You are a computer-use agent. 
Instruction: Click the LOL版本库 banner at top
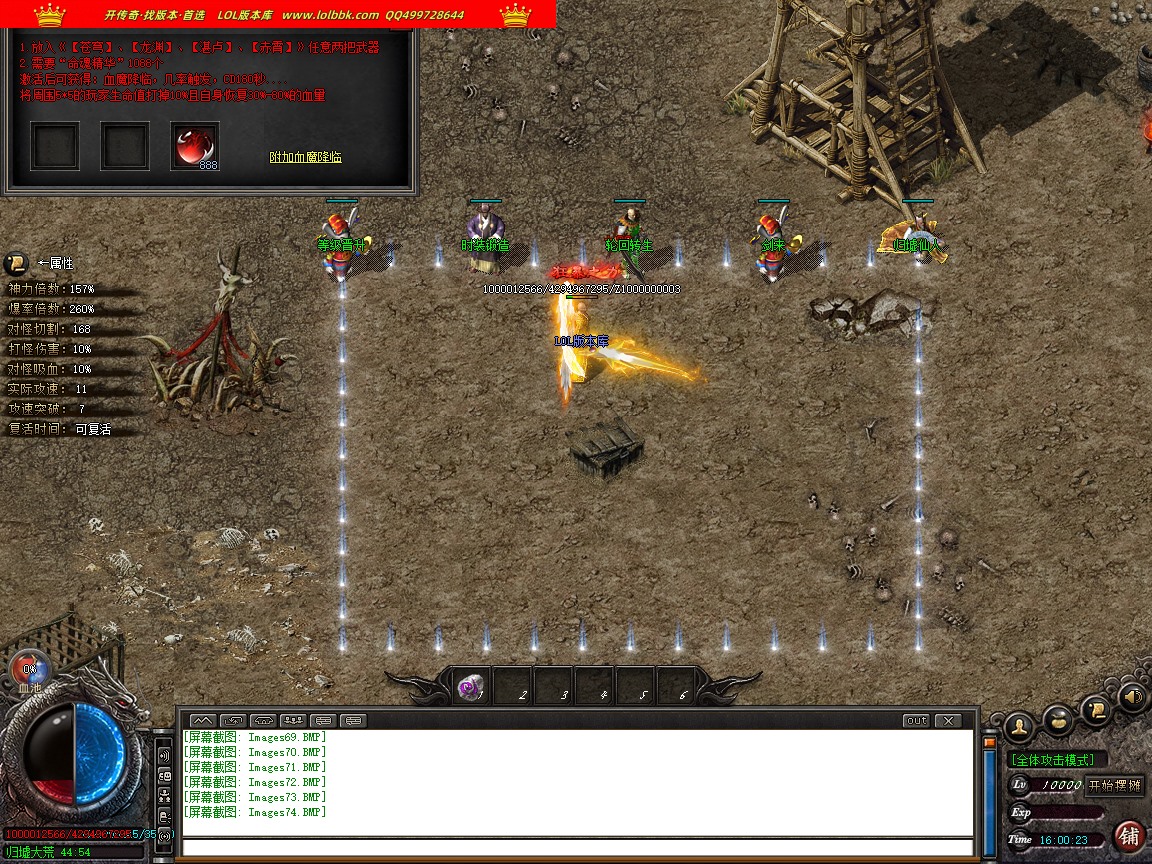[278, 14]
